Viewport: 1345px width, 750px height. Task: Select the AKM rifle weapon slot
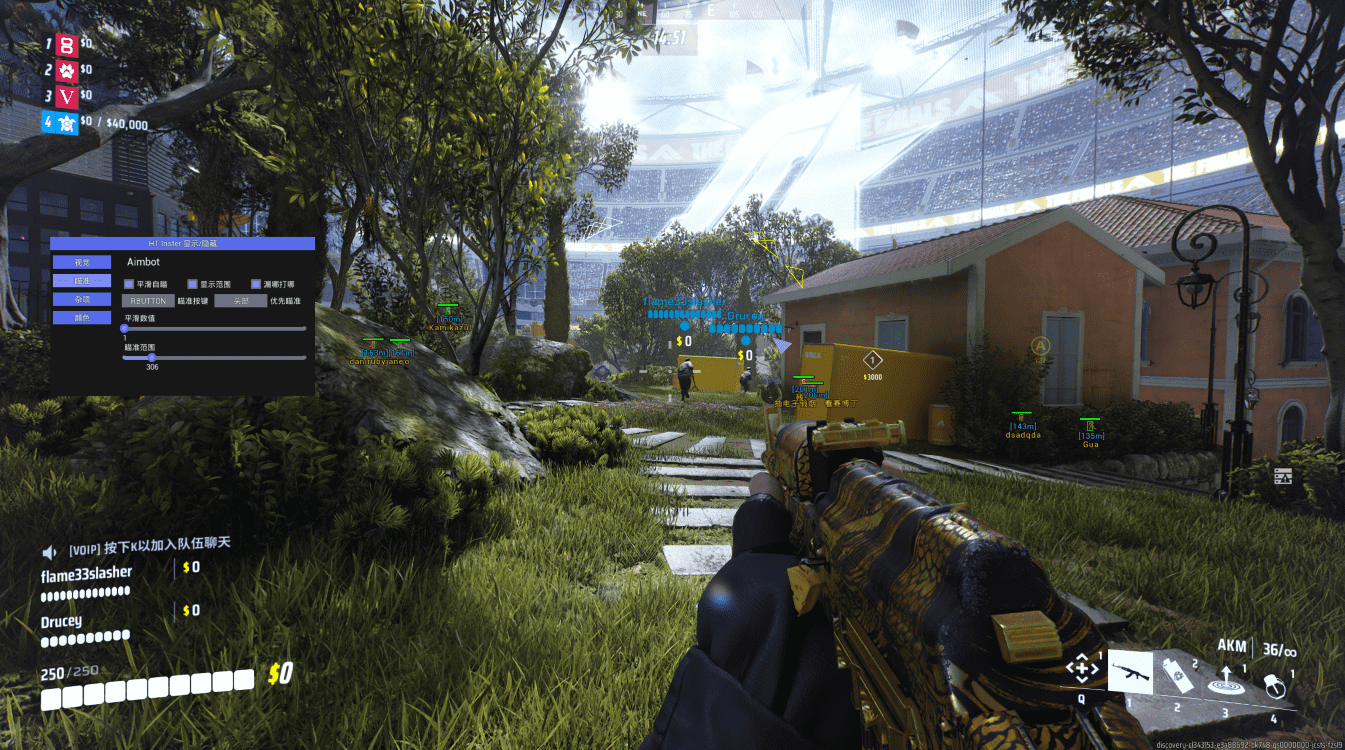pos(1130,671)
